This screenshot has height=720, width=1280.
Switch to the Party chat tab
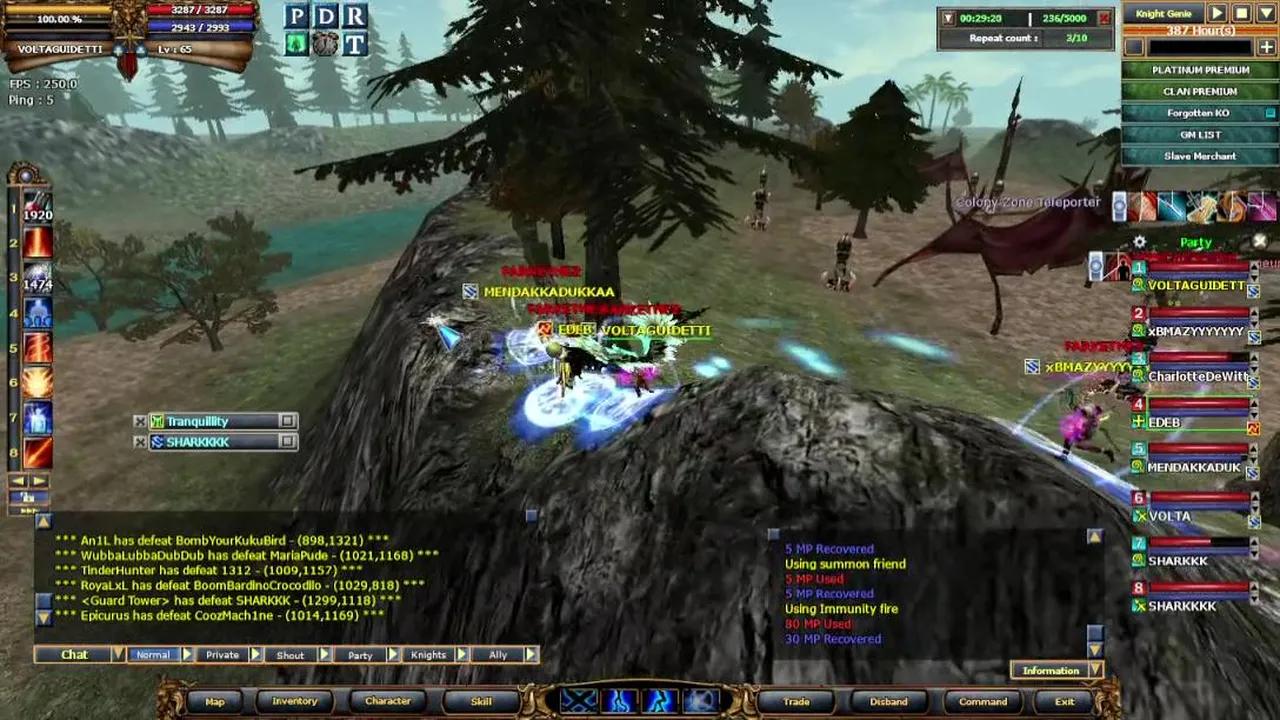click(x=360, y=655)
